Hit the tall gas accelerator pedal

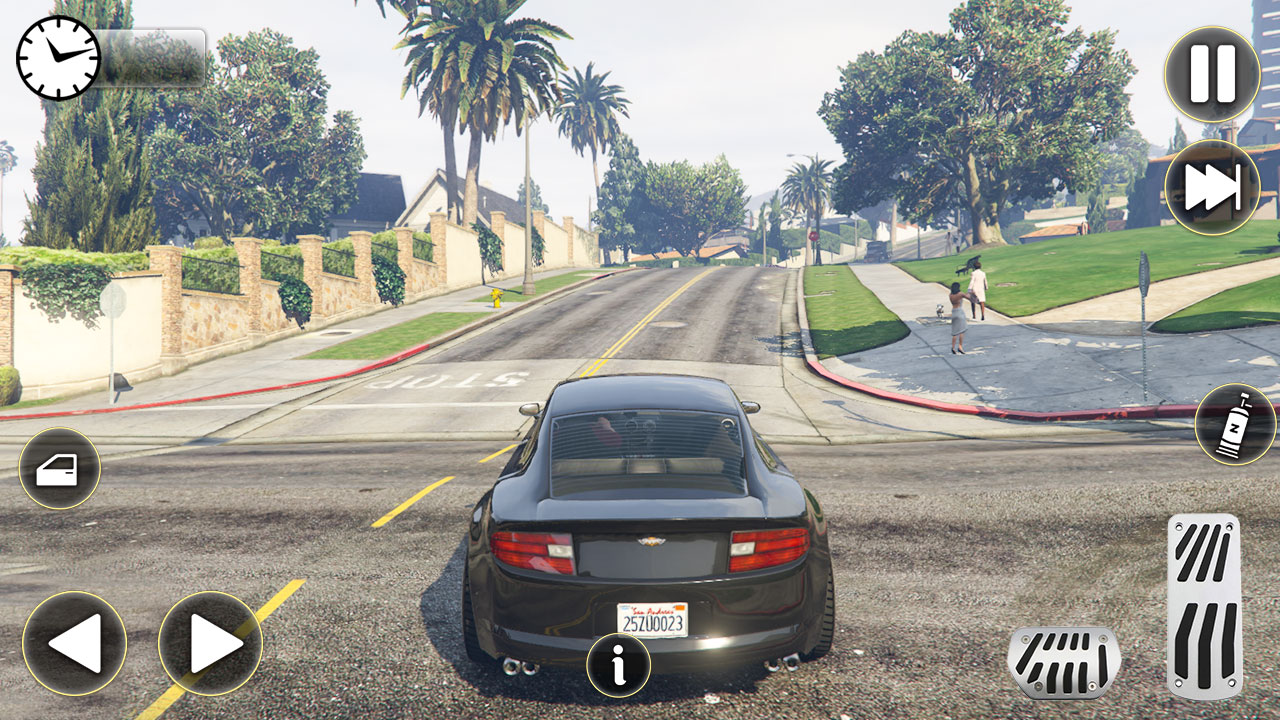1204,605
